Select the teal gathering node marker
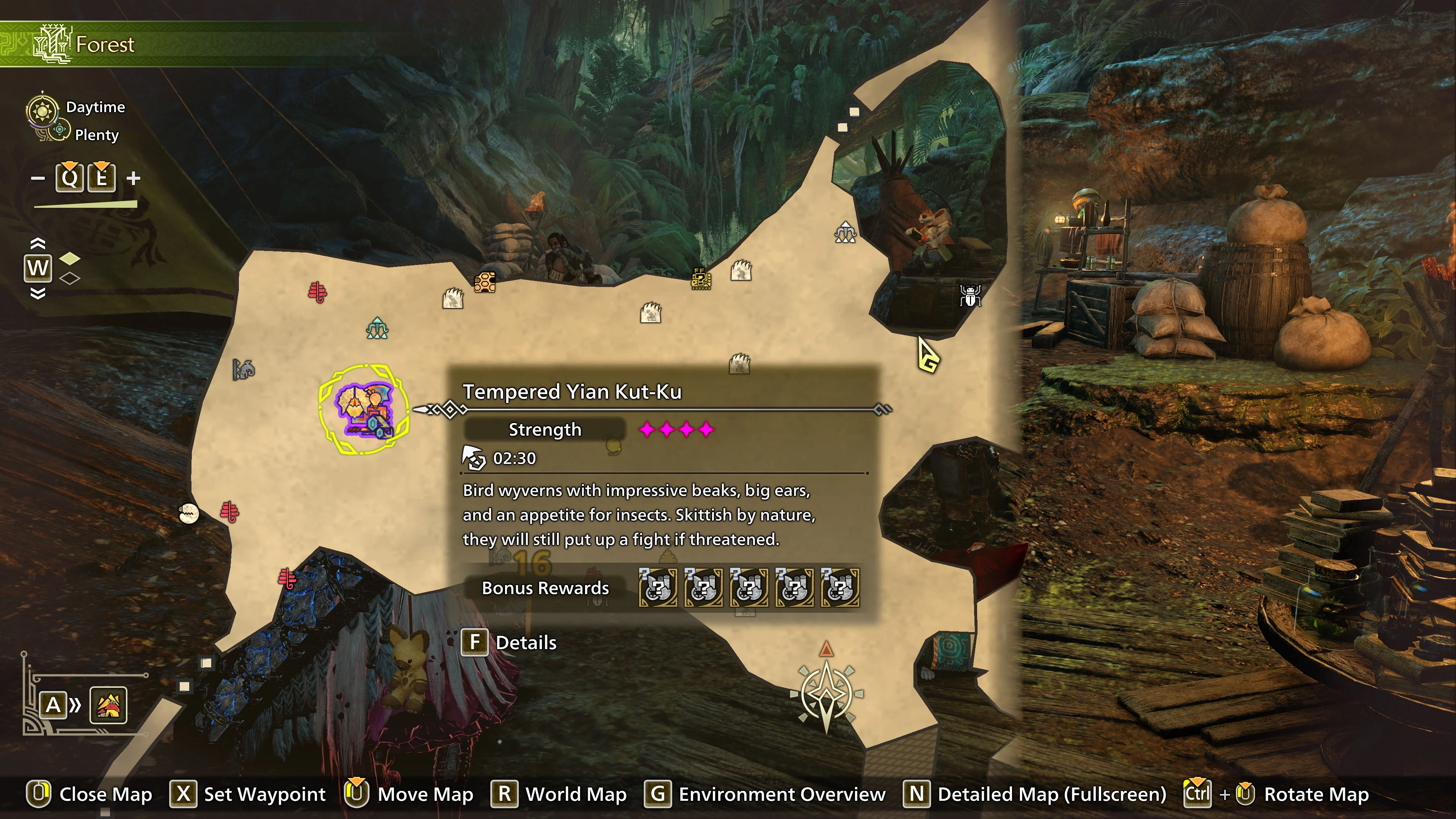Viewport: 1456px width, 819px height. [x=377, y=328]
